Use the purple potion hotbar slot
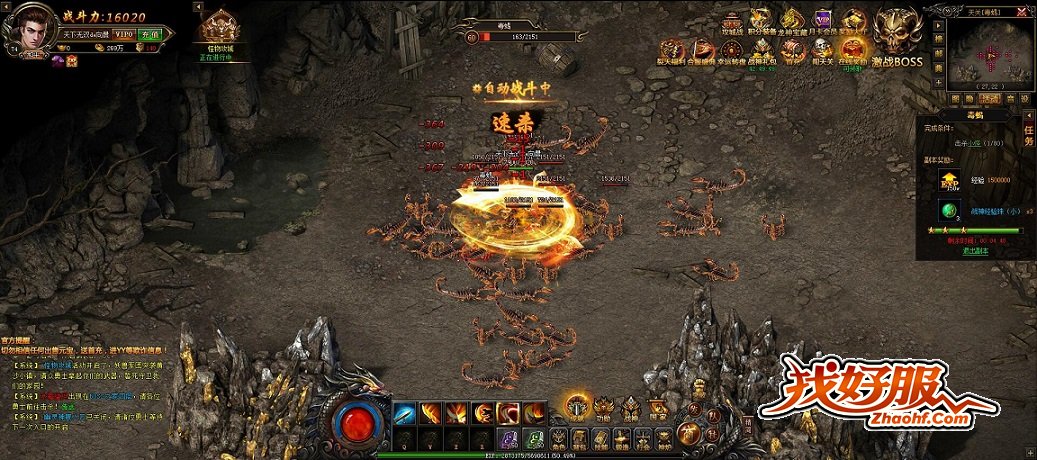1037x460 pixels. click(509, 437)
